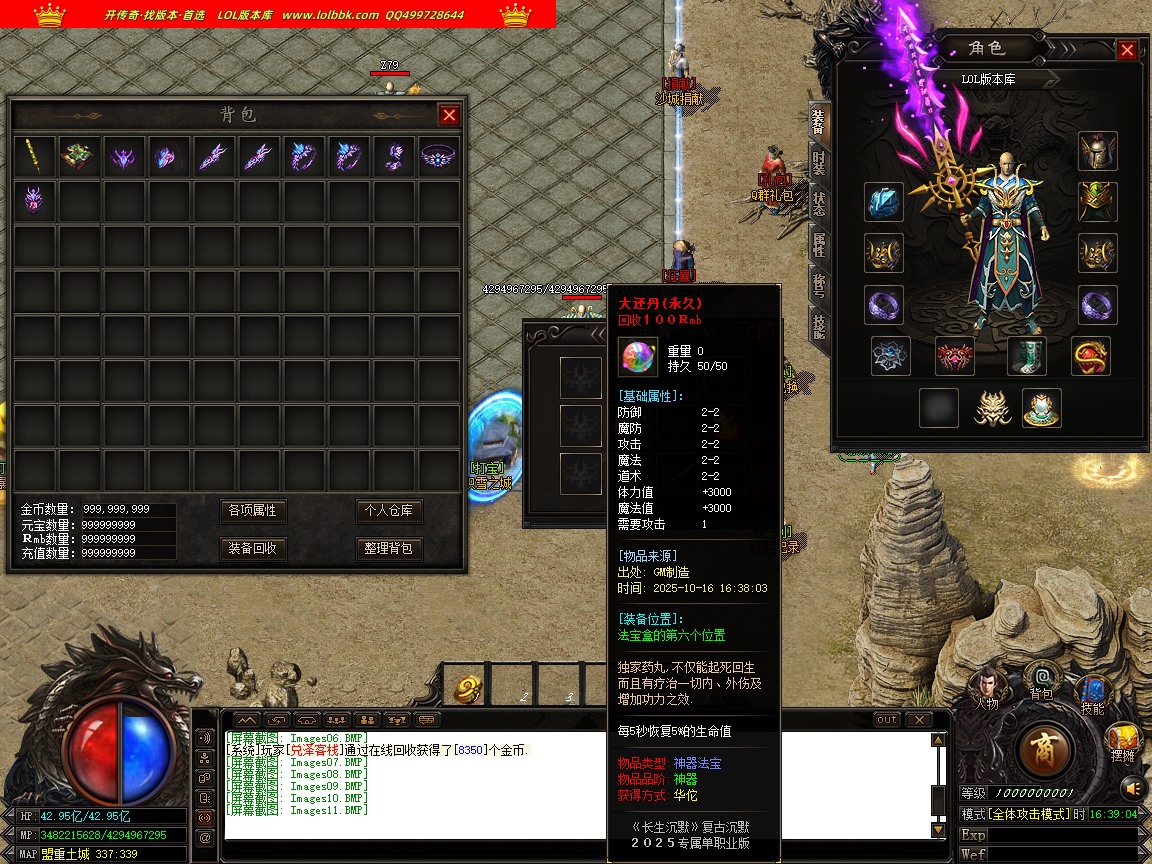
Task: Close the 背包 inventory window
Action: (449, 115)
